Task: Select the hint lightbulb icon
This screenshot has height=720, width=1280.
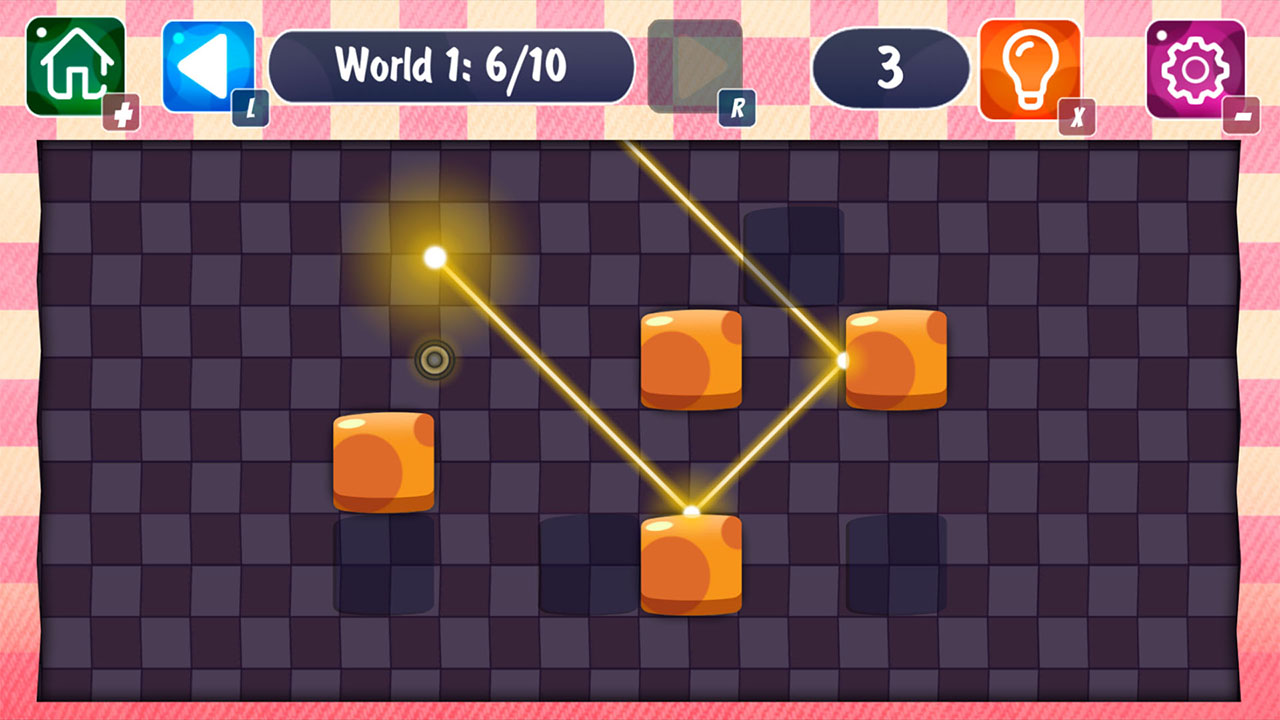Action: point(1030,65)
